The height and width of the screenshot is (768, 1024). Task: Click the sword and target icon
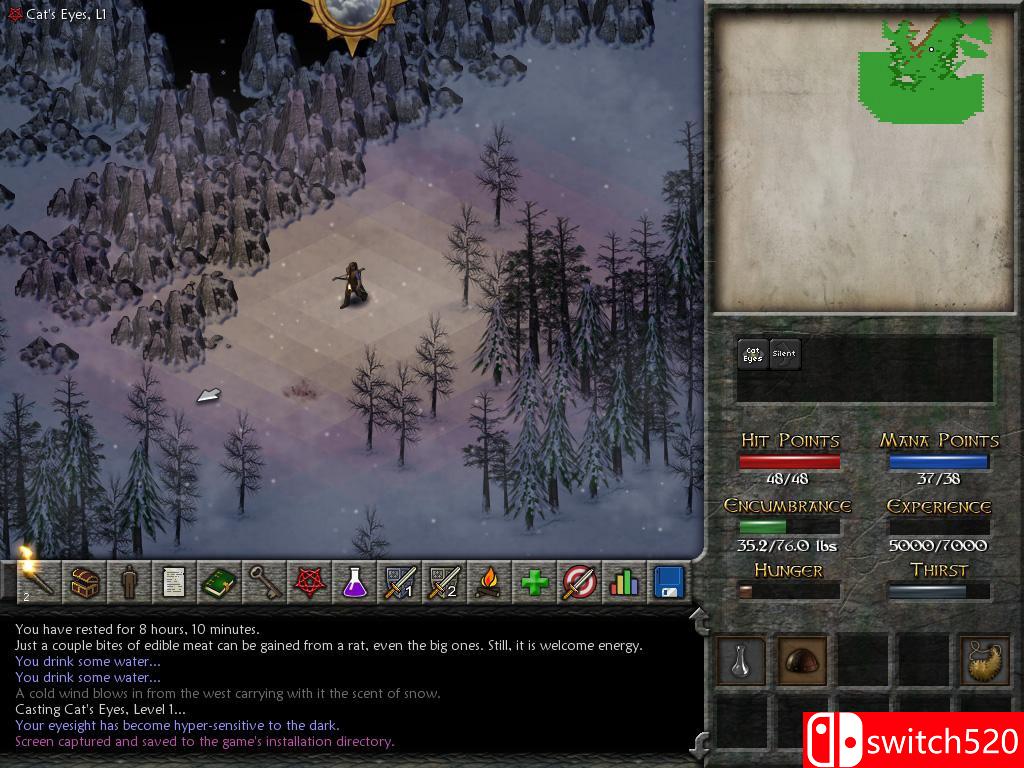[579, 581]
